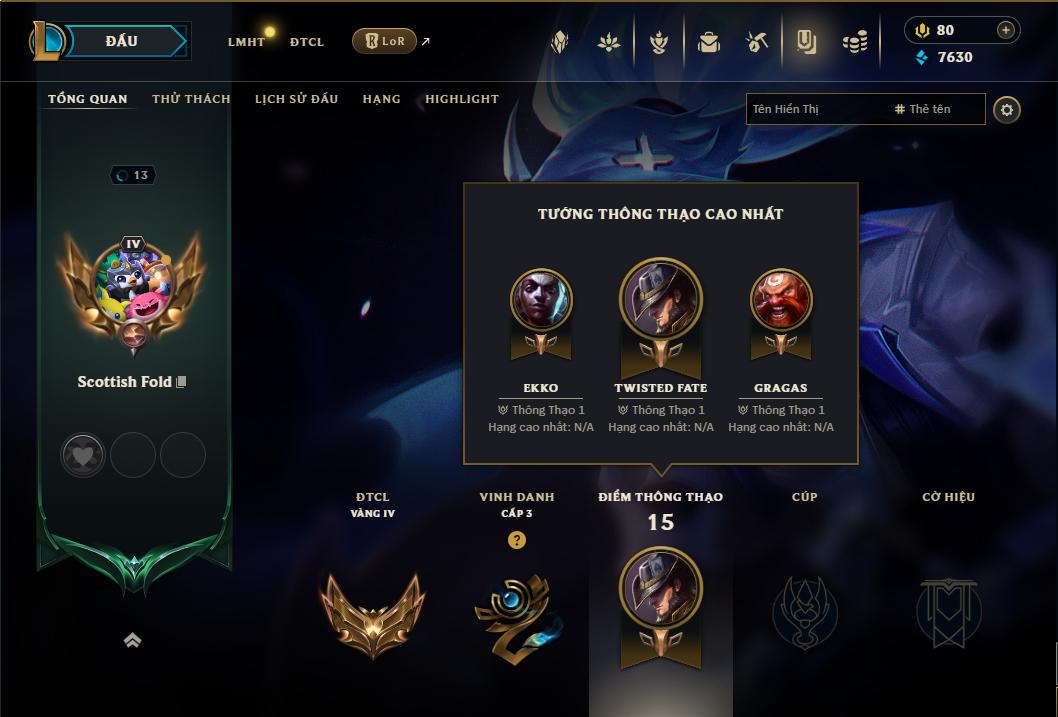This screenshot has height=717, width=1058.
Task: Open the coin stack store icon
Action: [854, 42]
